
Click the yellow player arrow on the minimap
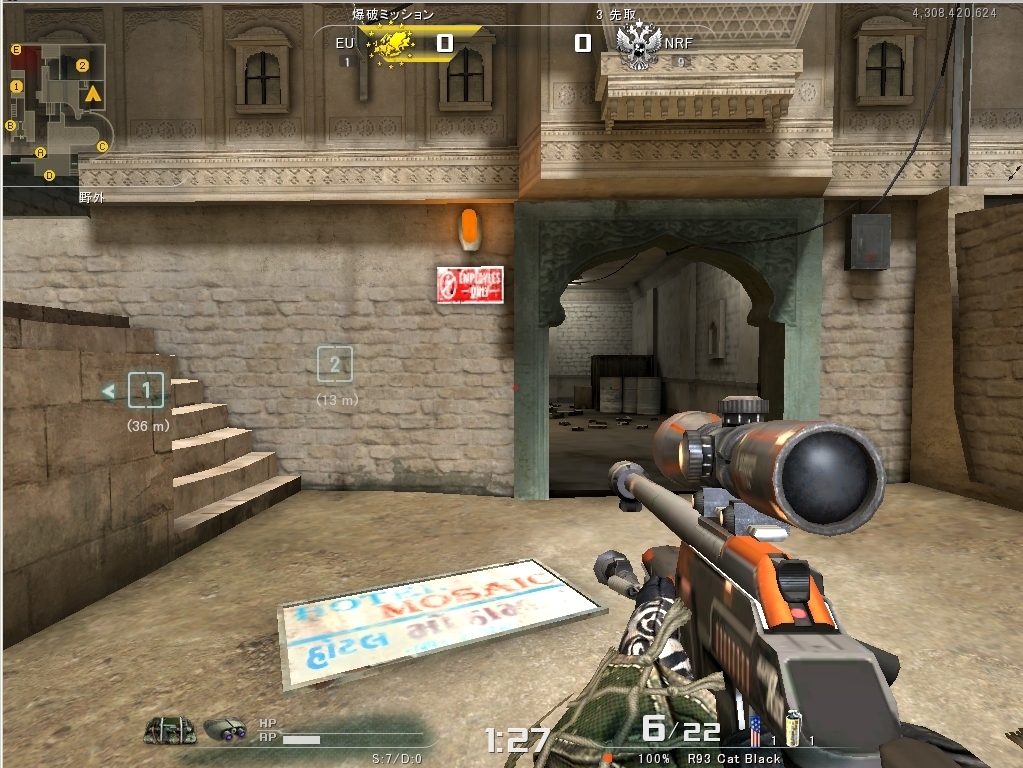coord(93,95)
